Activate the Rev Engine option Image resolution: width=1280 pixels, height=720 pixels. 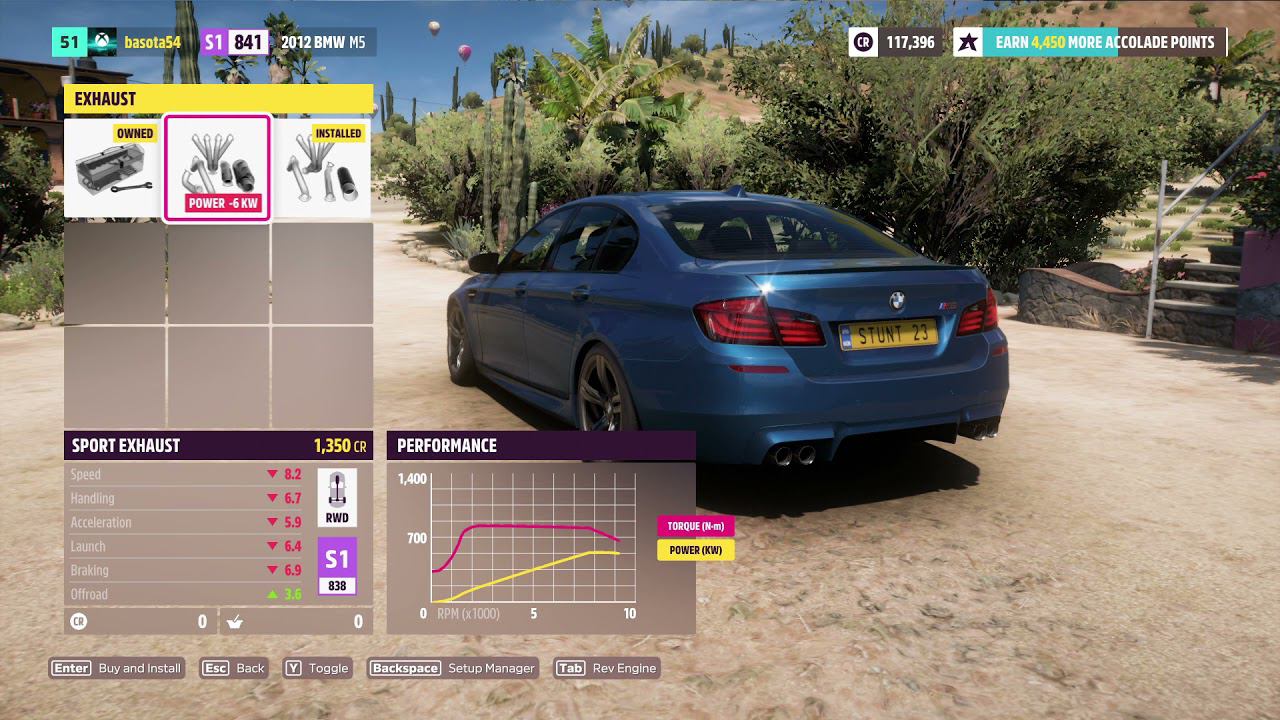pos(607,668)
